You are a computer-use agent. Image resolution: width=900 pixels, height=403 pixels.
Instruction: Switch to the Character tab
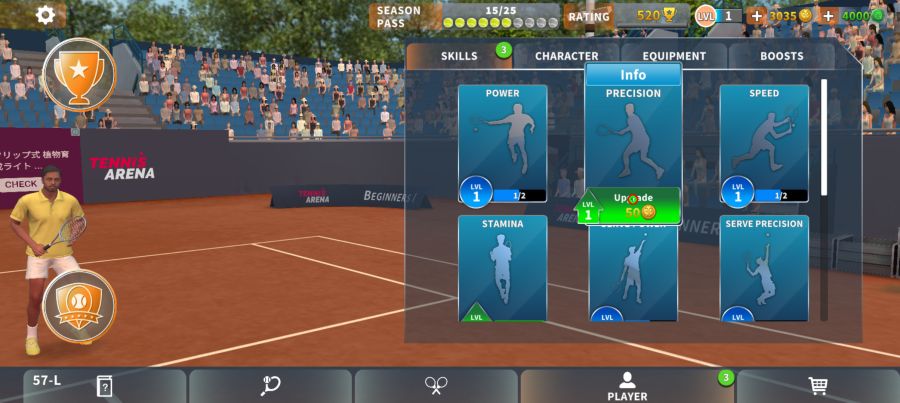pyautogui.click(x=566, y=56)
